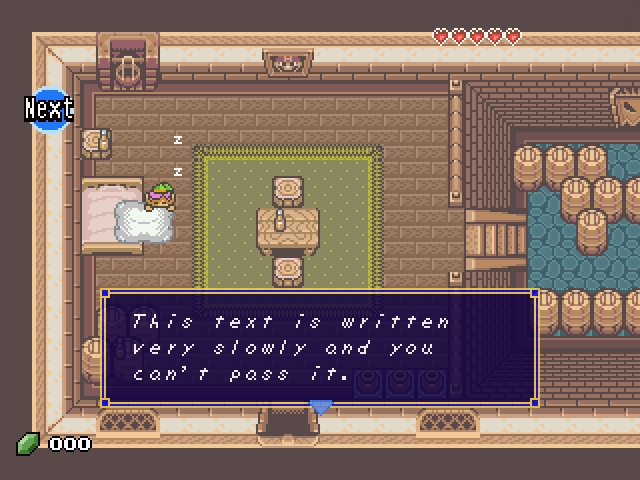Advance dialogue with the blue down arrow
Screen dimensions: 640x480
coord(320,407)
